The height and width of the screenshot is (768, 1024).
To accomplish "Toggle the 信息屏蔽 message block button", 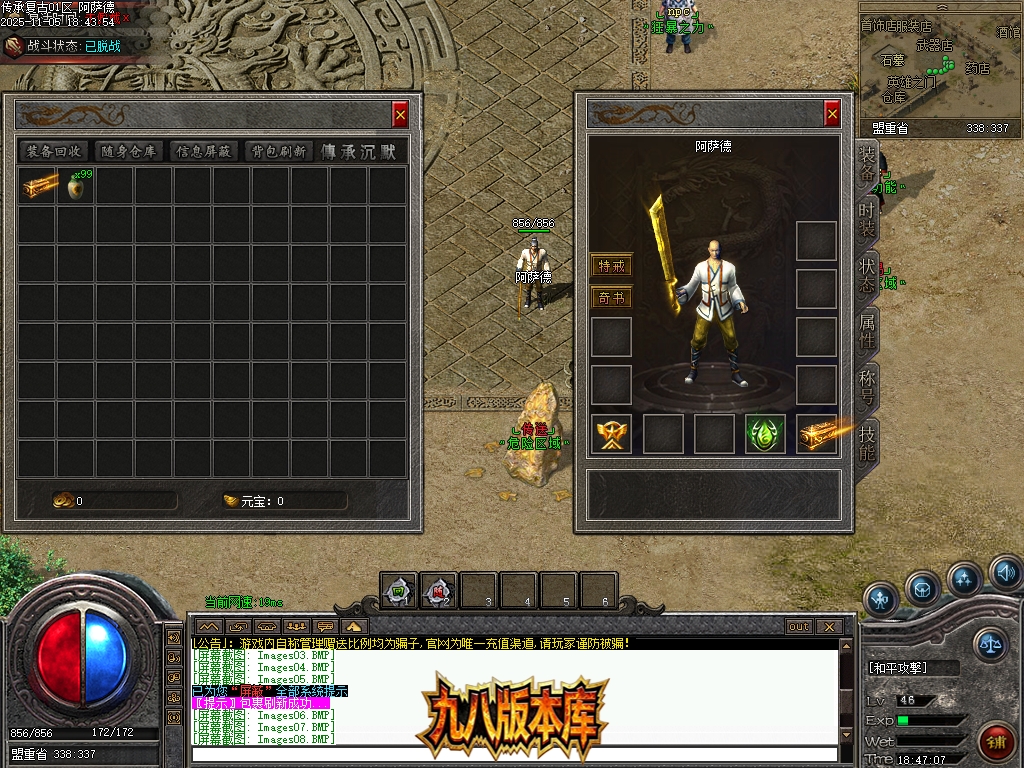I will (x=203, y=151).
